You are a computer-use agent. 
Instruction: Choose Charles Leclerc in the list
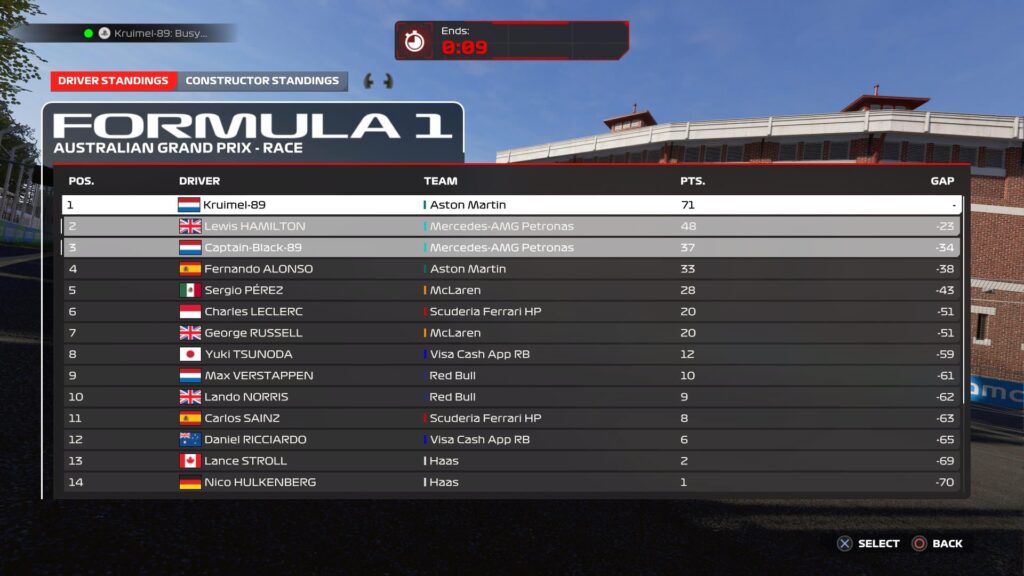click(511, 311)
